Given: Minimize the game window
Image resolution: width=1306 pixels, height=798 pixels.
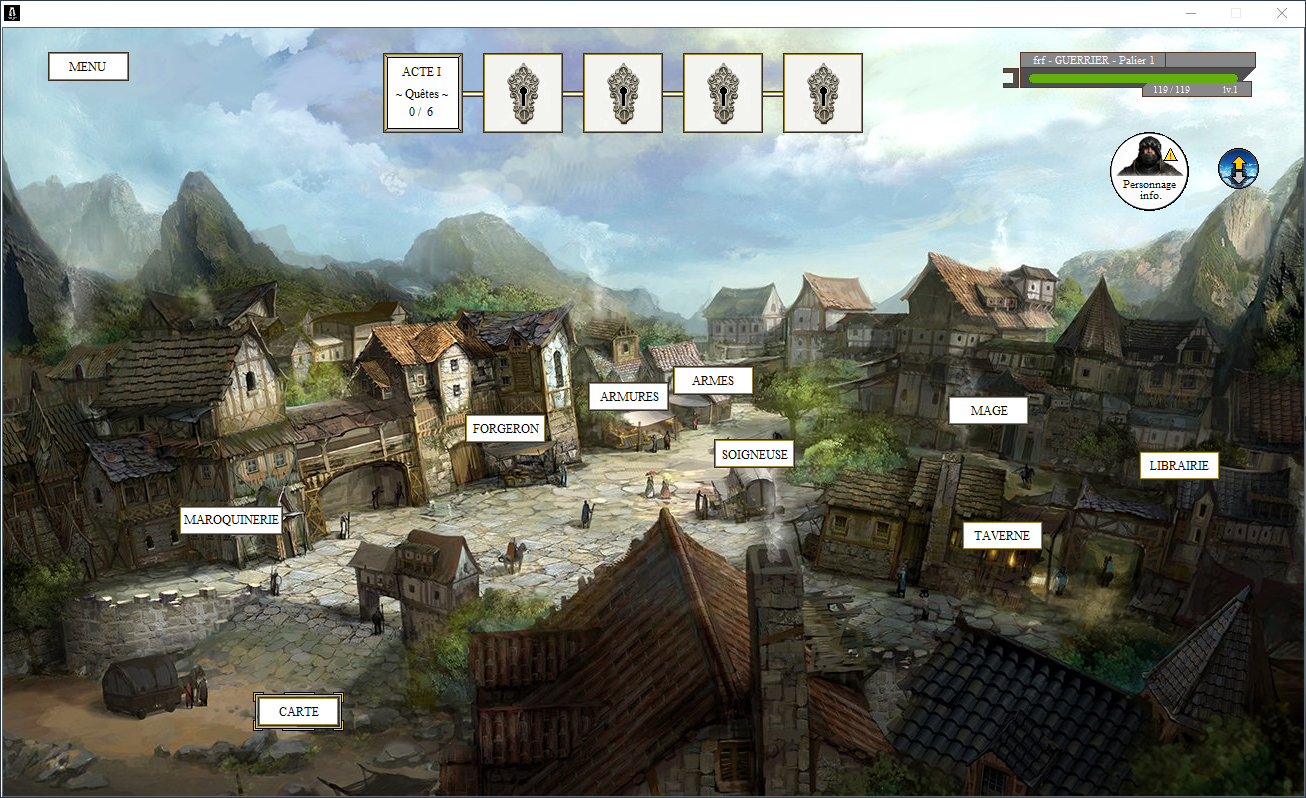Looking at the screenshot, I should click(1190, 13).
